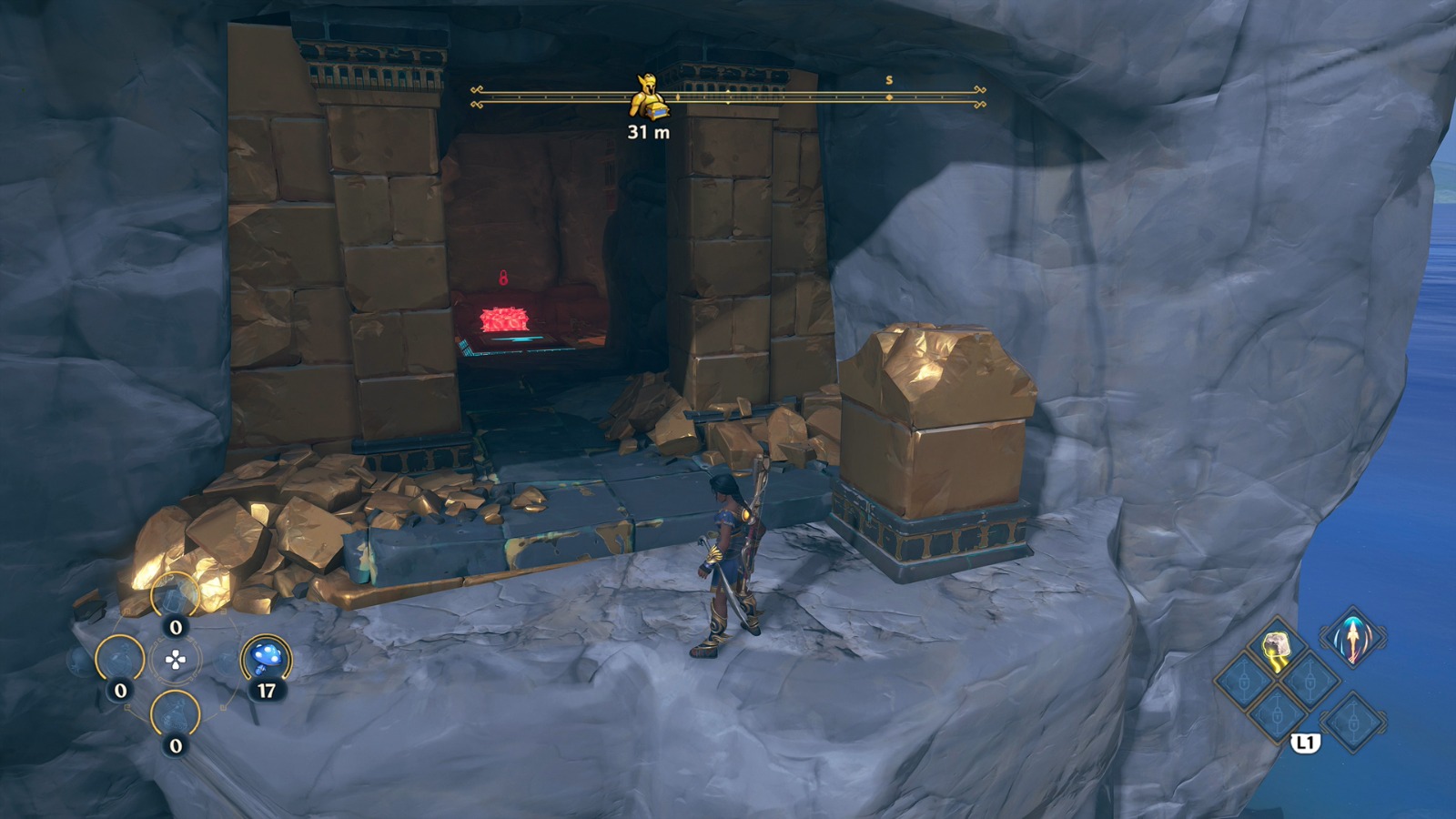
Task: Click the potion count badge showing 17
Action: [268, 688]
